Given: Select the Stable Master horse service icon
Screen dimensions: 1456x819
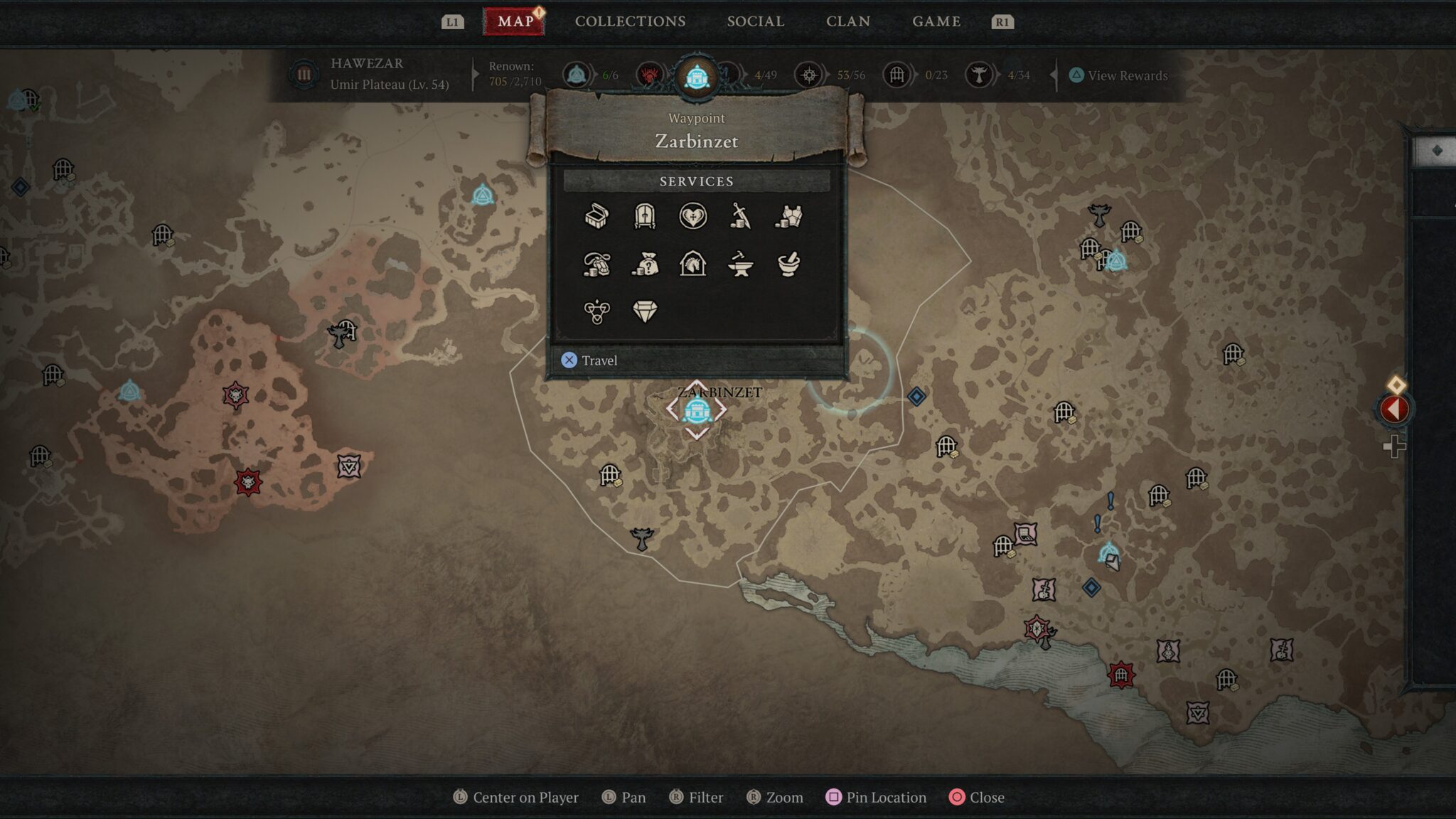Looking at the screenshot, I should point(693,265).
